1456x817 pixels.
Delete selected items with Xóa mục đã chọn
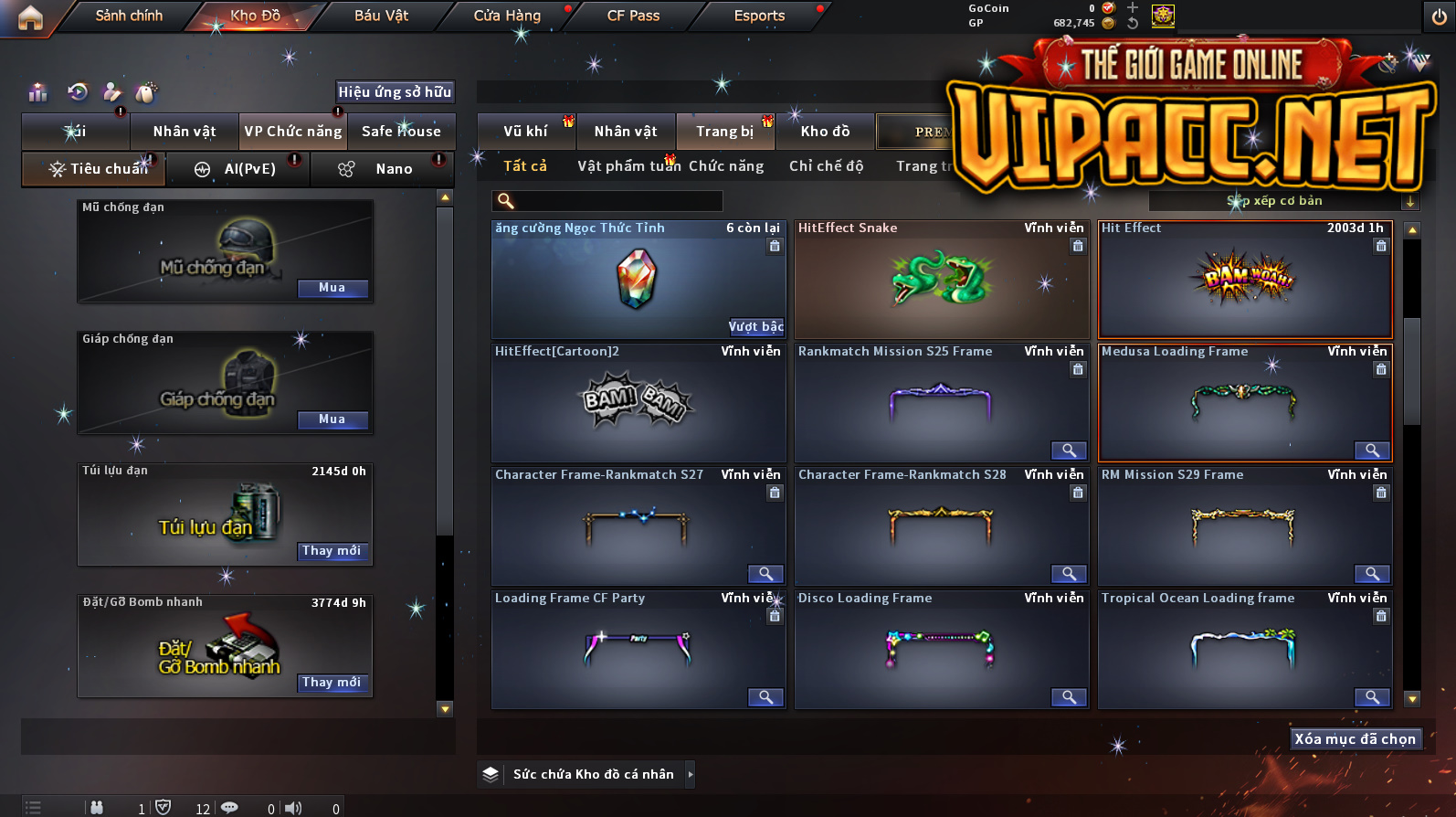(x=1355, y=739)
